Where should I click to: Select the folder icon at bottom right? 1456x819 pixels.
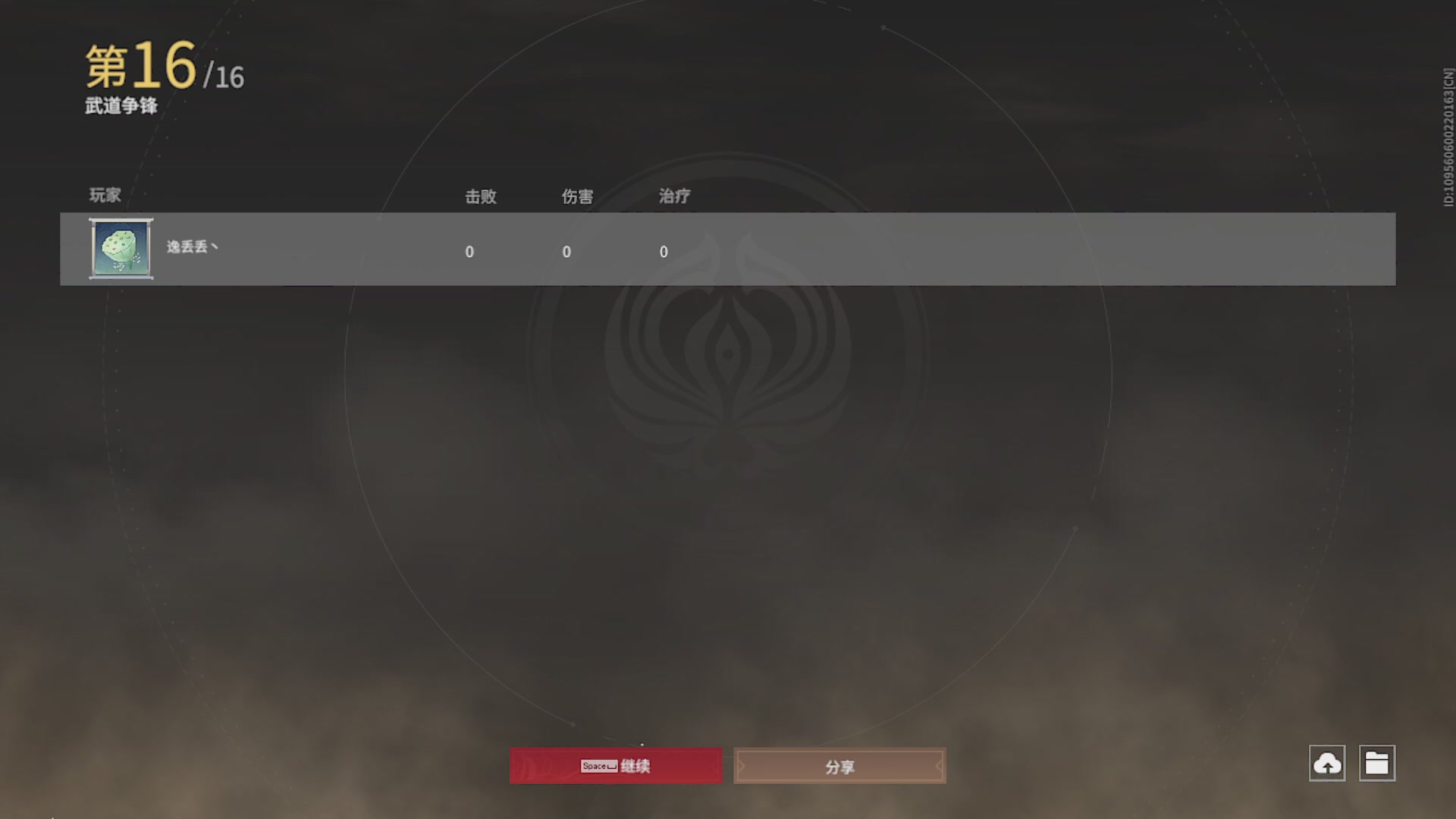pyautogui.click(x=1378, y=764)
